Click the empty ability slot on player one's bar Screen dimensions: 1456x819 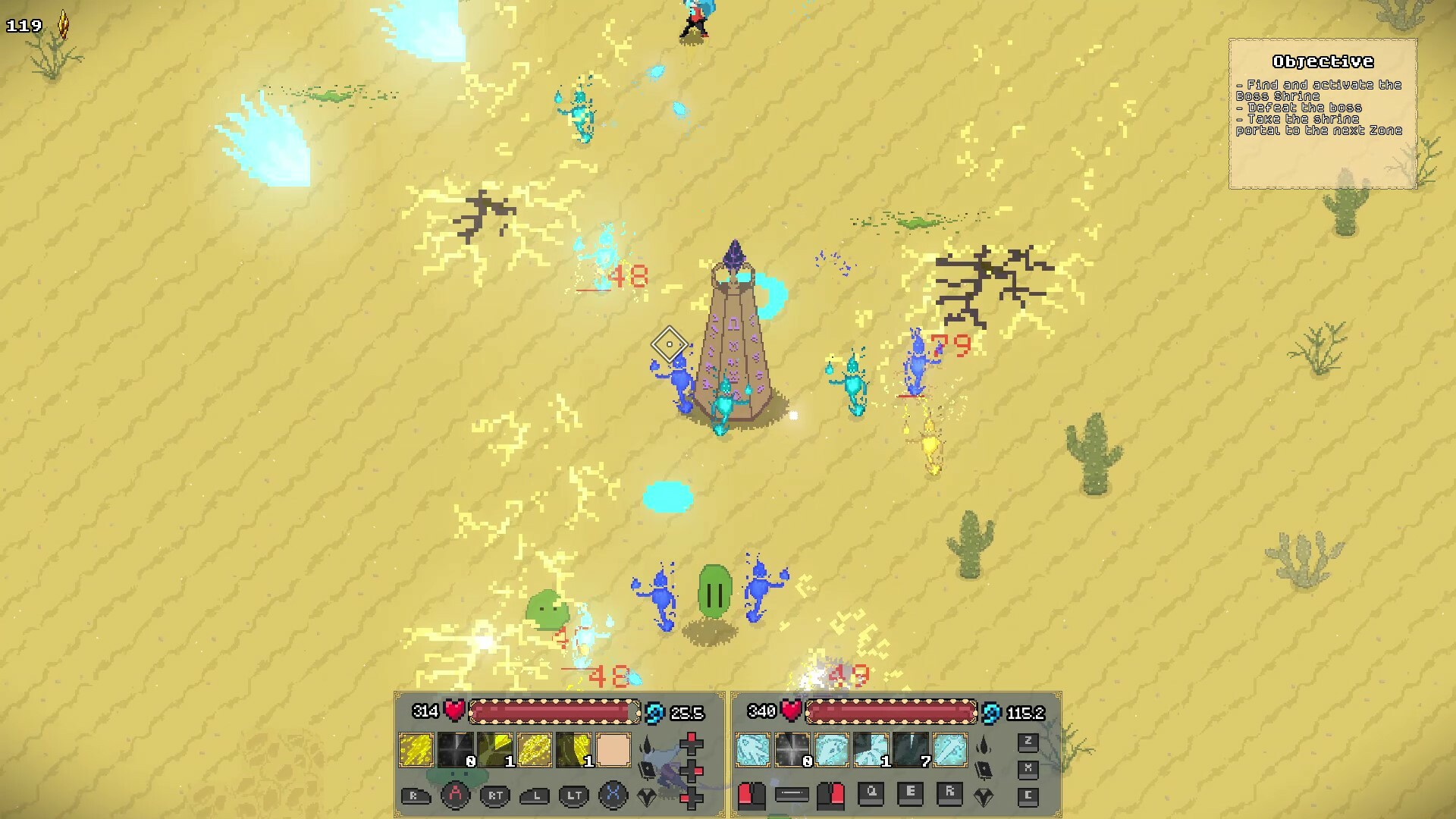[x=613, y=749]
